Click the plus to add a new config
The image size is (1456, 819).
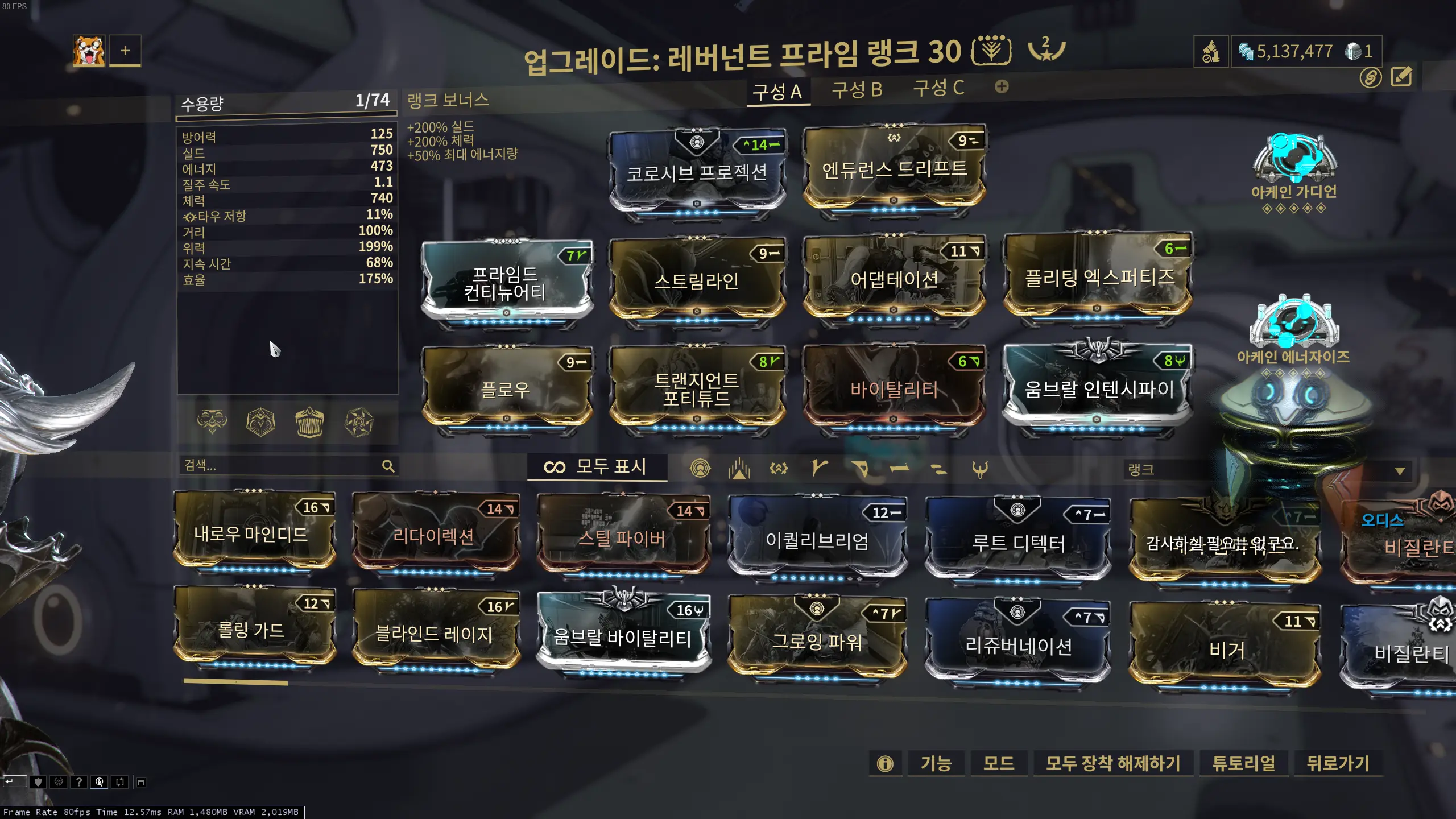coord(1002,86)
